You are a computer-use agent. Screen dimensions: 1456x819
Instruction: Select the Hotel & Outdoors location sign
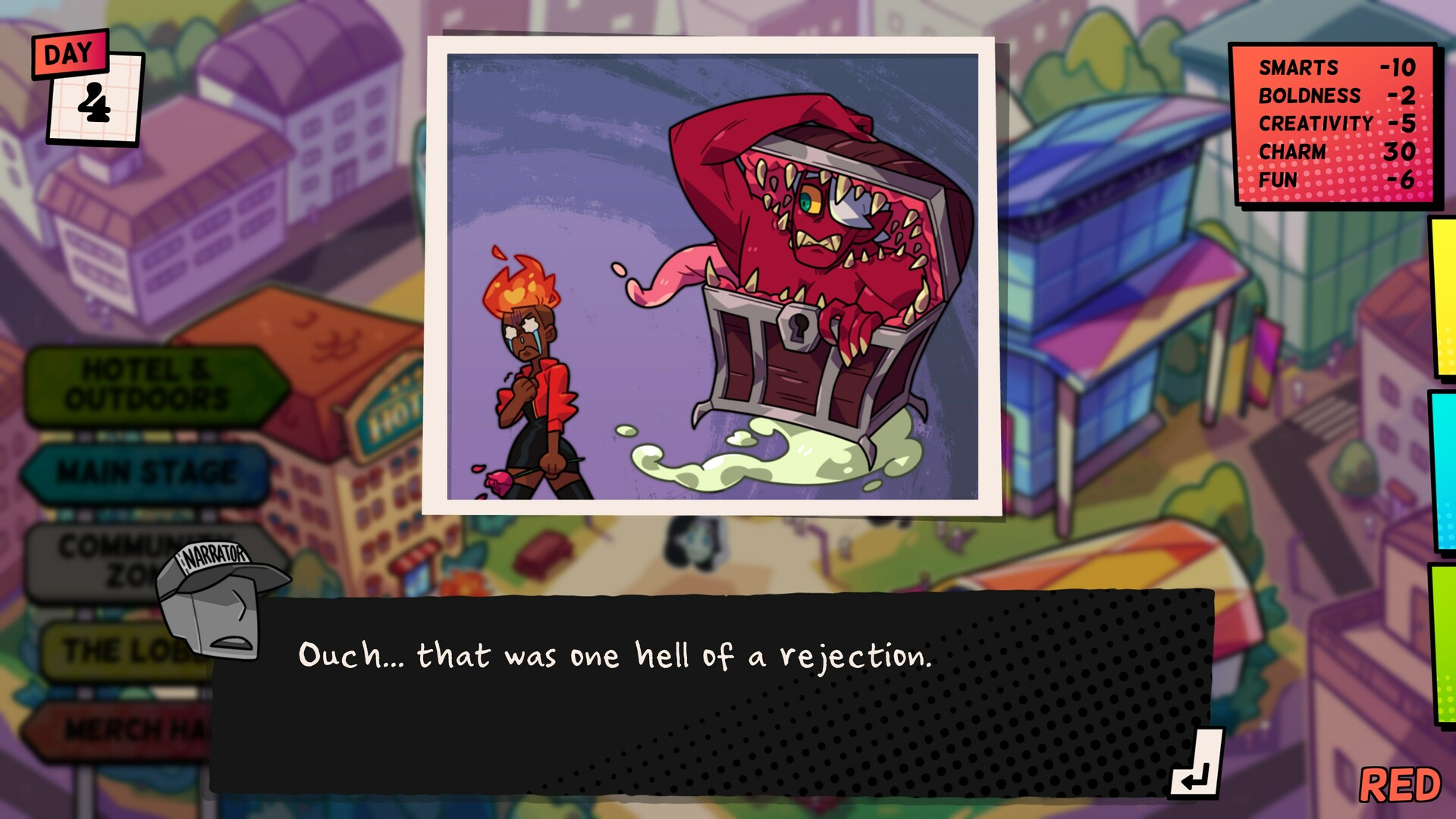[149, 385]
